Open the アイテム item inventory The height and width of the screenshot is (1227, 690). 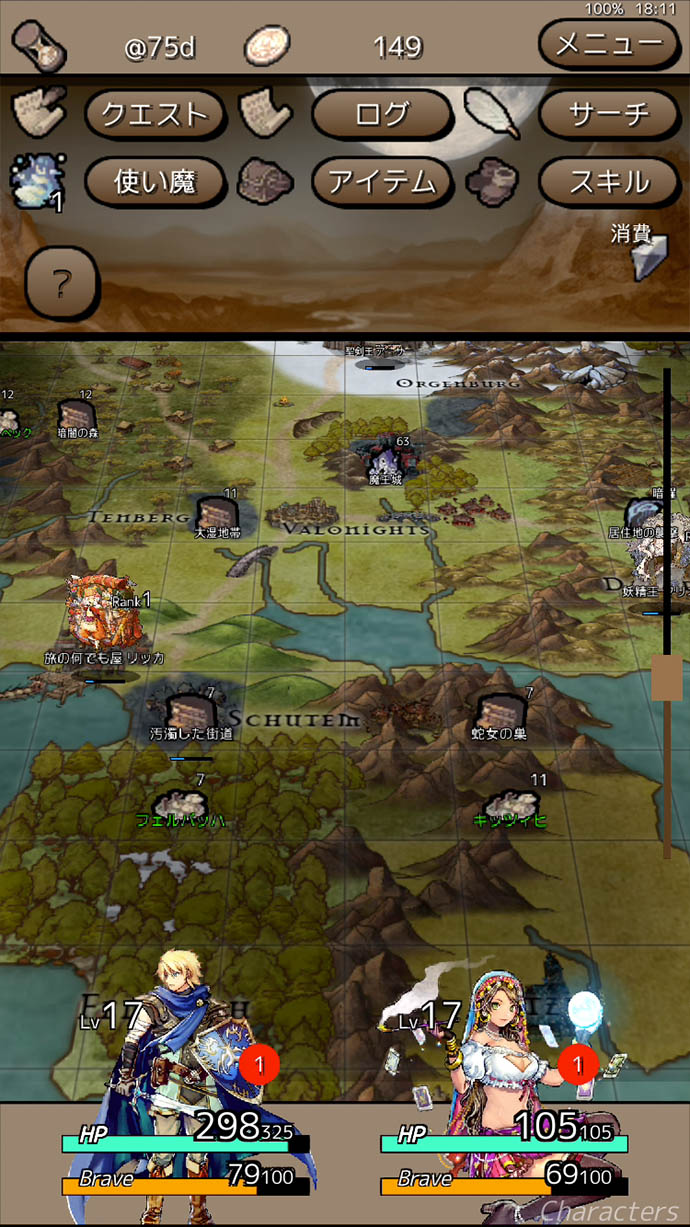point(381,181)
